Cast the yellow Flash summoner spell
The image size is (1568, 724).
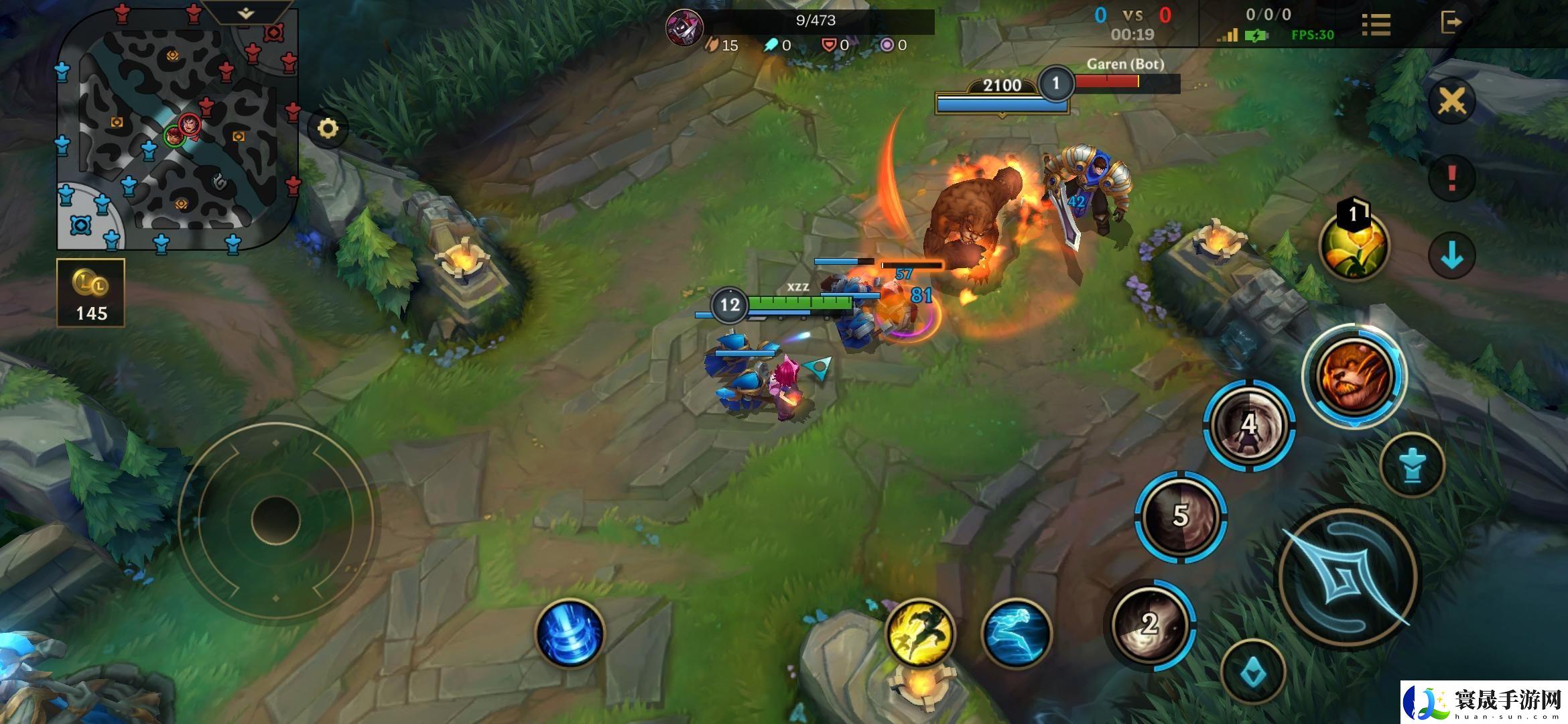920,632
